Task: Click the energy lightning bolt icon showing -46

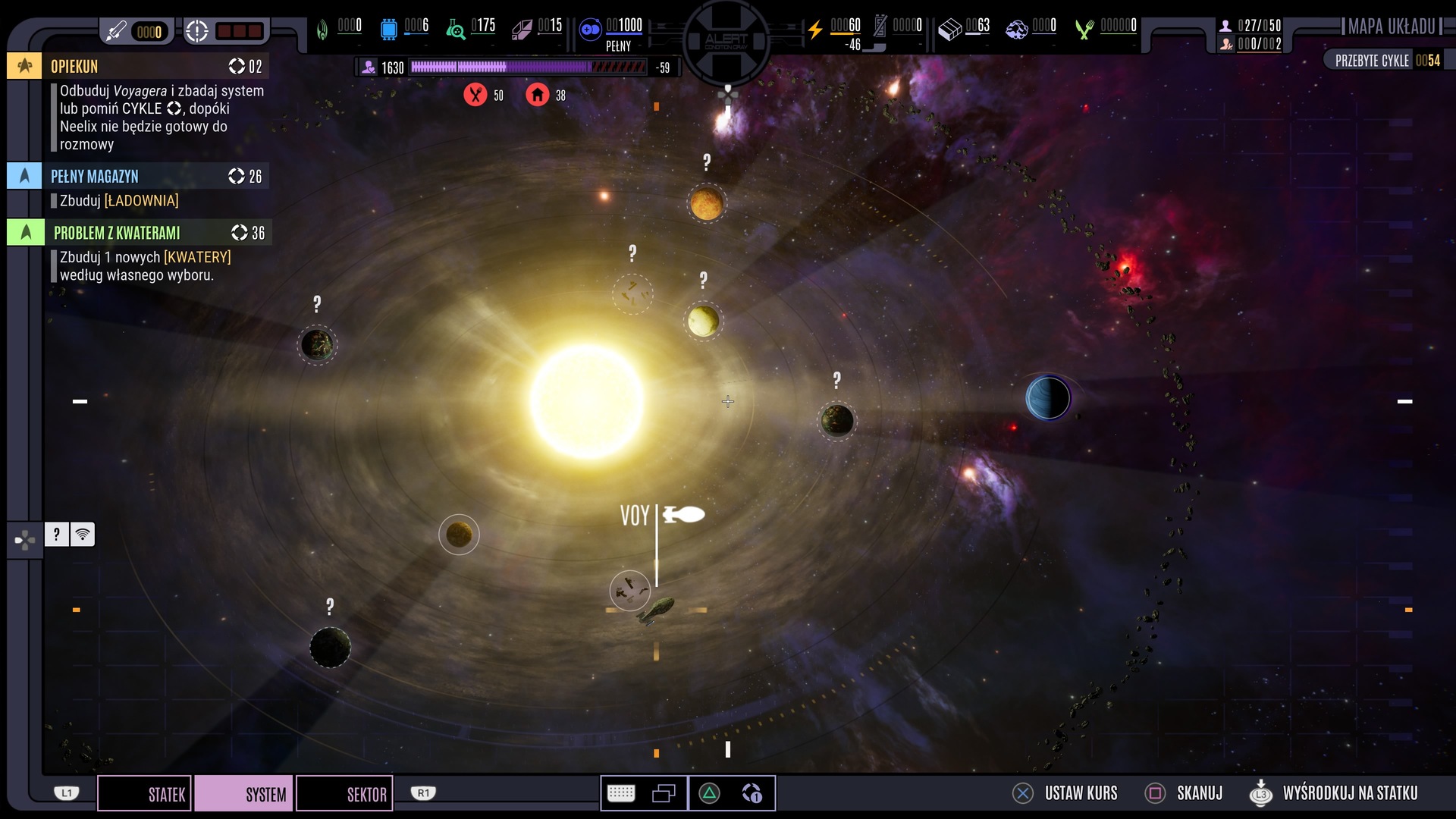Action: point(815,29)
